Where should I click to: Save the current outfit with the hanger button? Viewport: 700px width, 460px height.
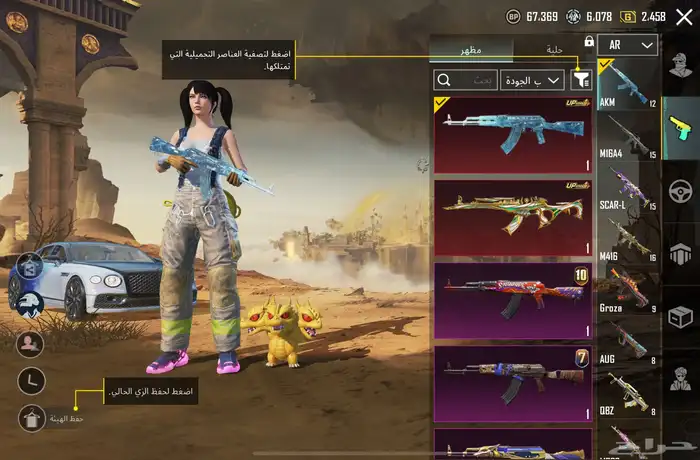31,418
